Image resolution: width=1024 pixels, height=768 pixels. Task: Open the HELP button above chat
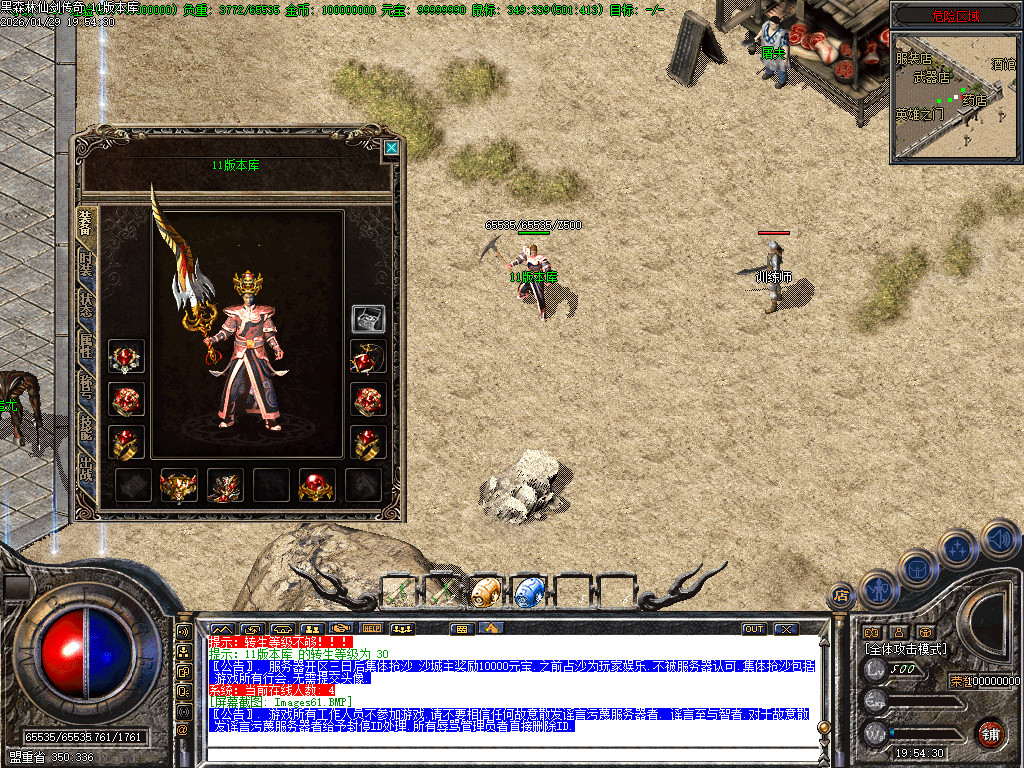point(372,629)
